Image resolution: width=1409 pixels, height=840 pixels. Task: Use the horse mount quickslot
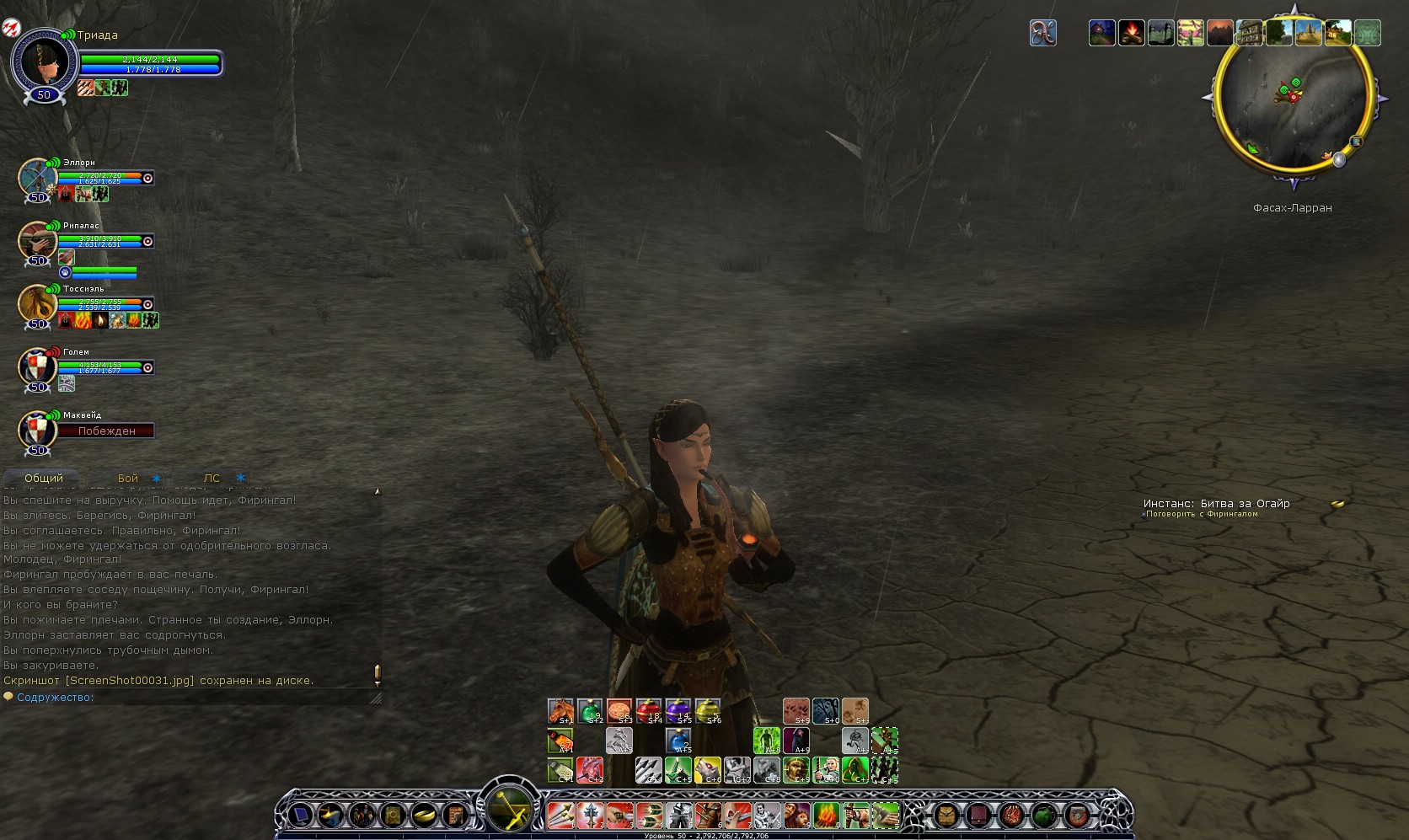click(560, 711)
